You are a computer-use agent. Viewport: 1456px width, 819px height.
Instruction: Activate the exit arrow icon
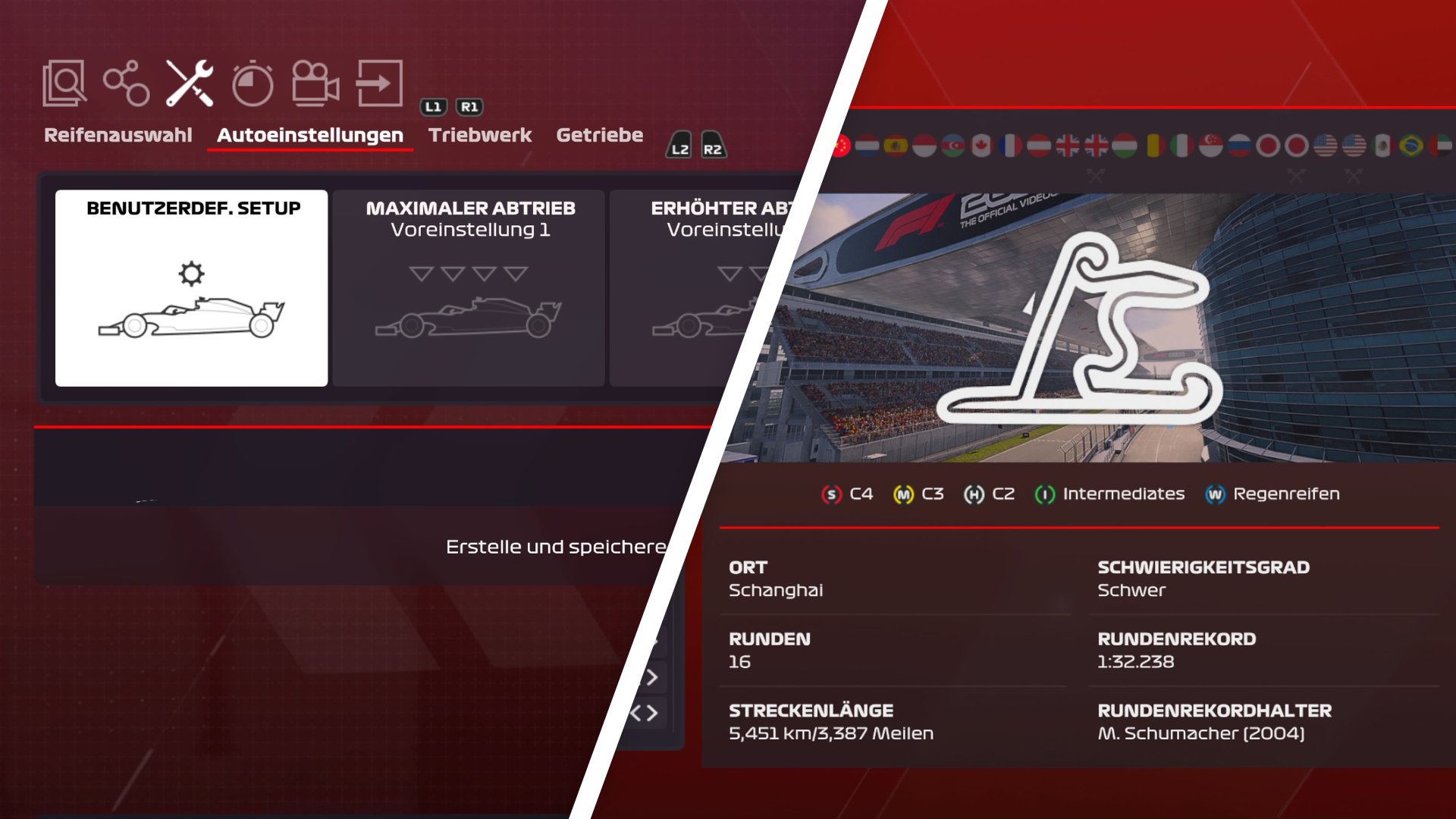point(379,83)
